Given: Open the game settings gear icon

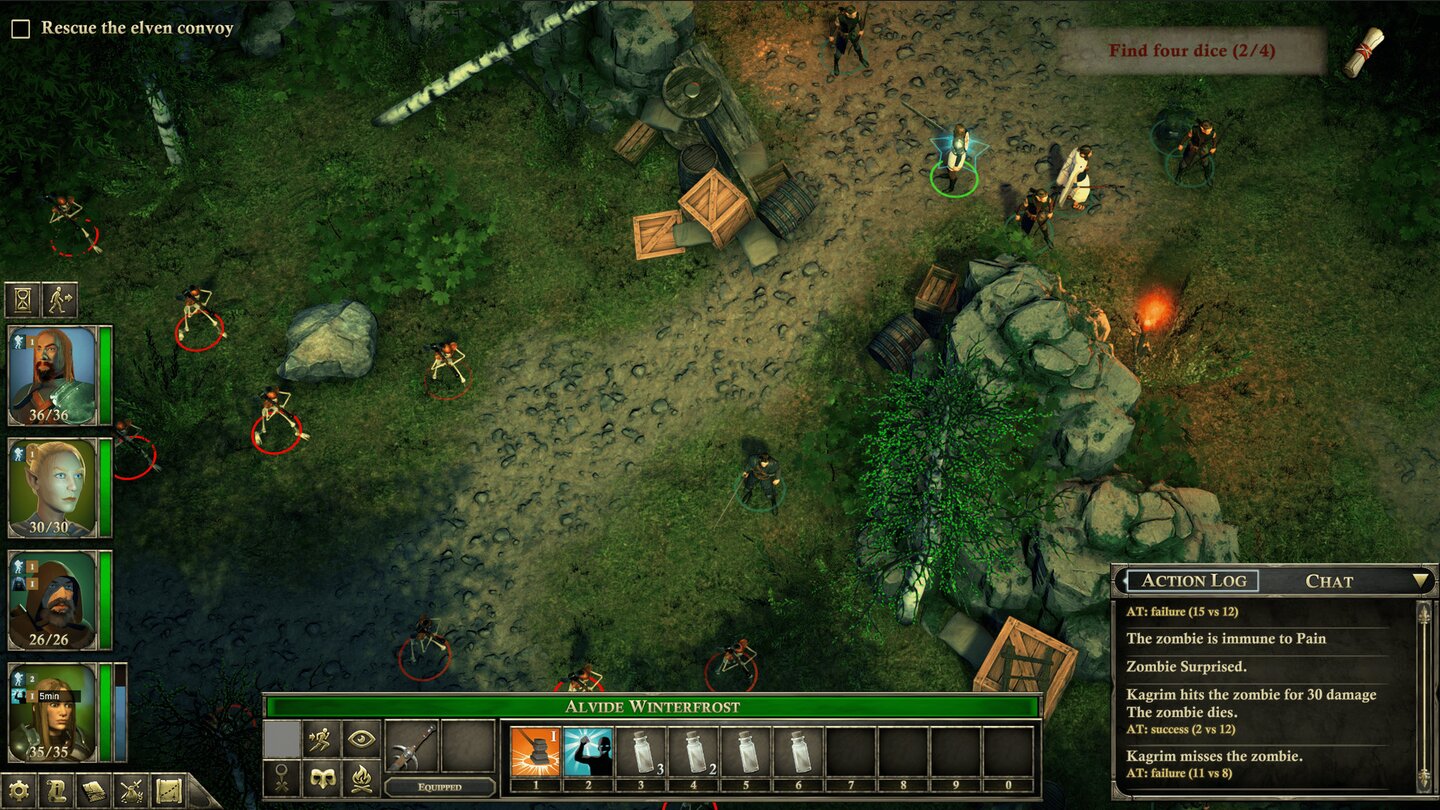Looking at the screenshot, I should click(x=18, y=788).
